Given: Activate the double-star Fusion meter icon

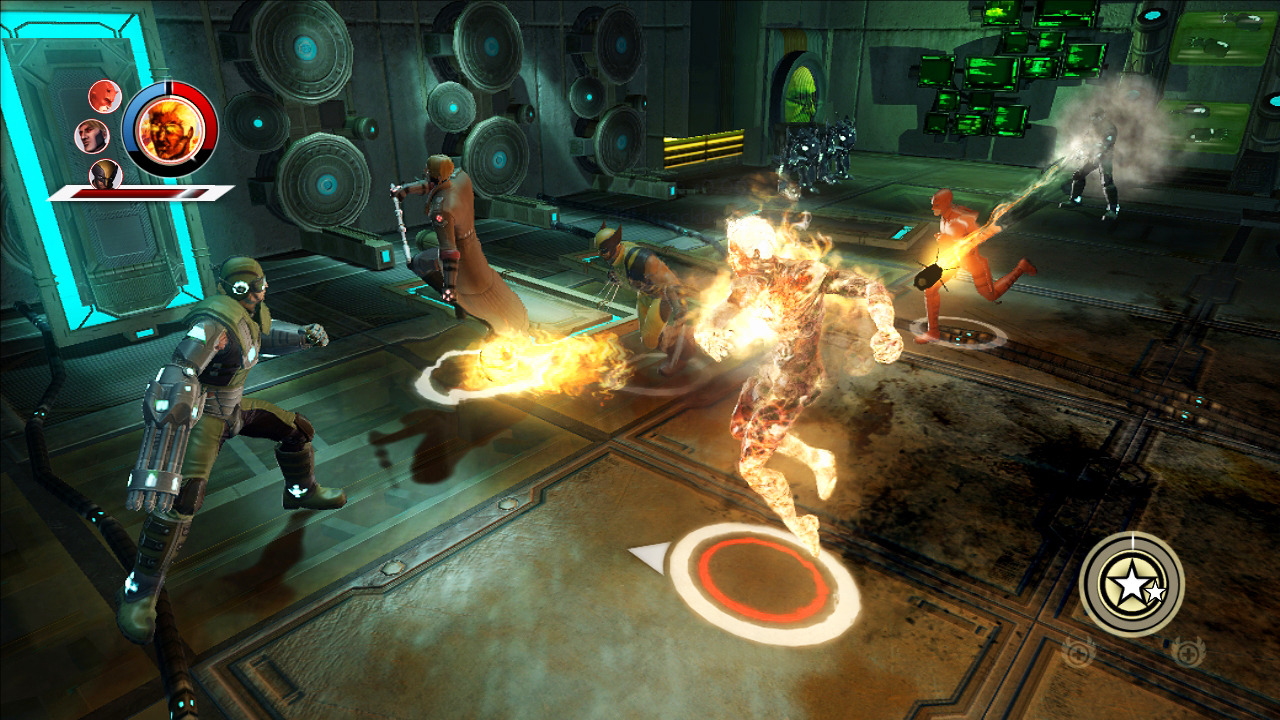Looking at the screenshot, I should coord(1132,583).
